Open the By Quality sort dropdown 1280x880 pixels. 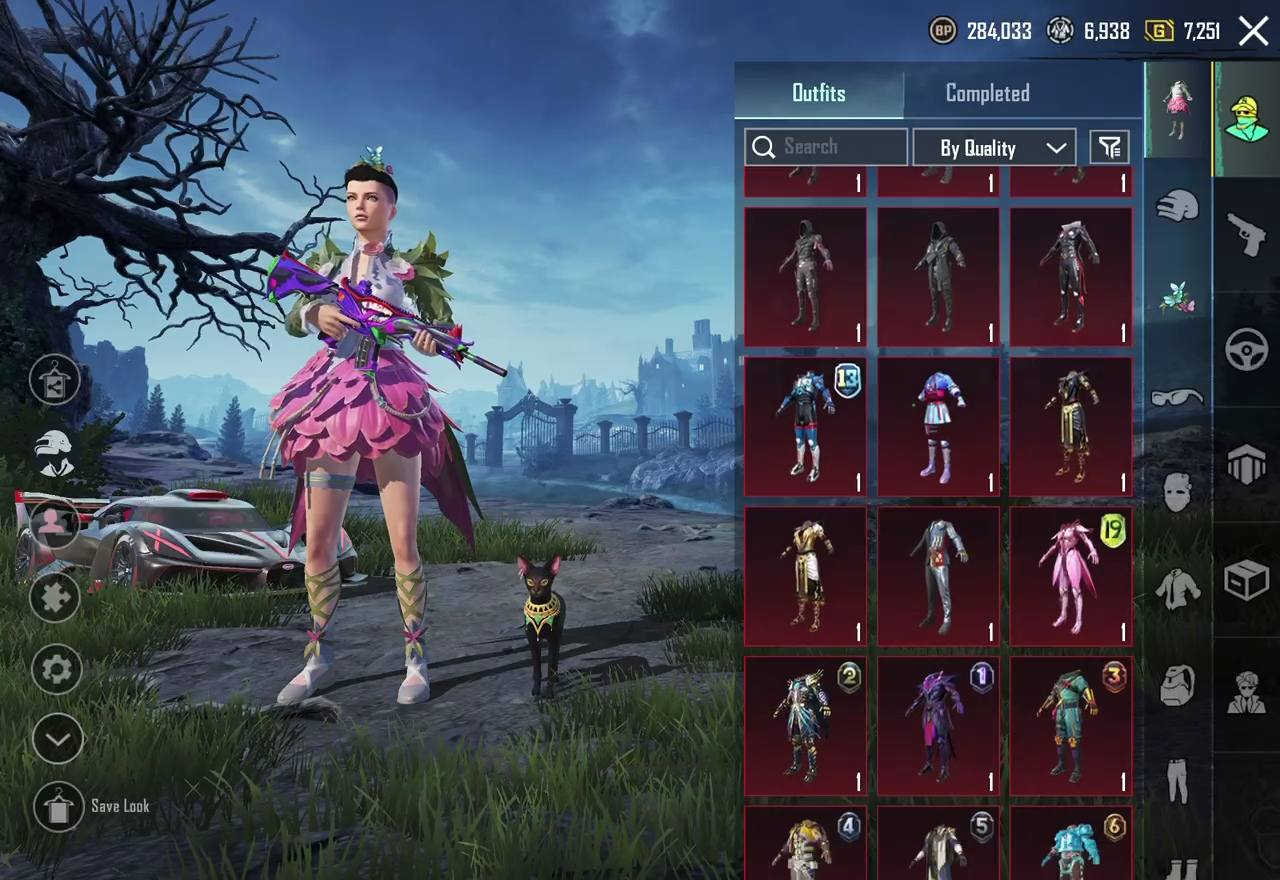994,148
